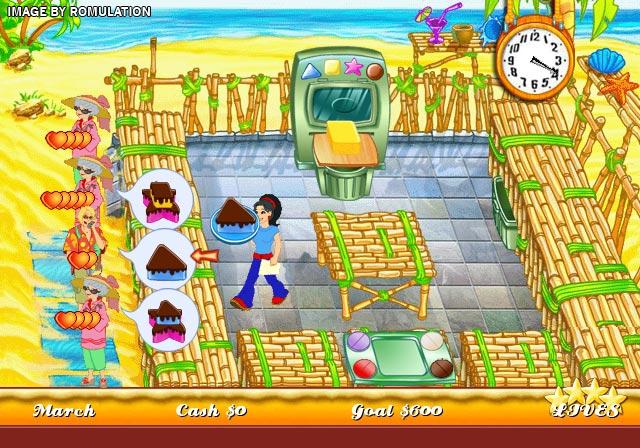Pick the pink star cake shape button
Viewport: 640px width, 448px height.
coord(353,67)
